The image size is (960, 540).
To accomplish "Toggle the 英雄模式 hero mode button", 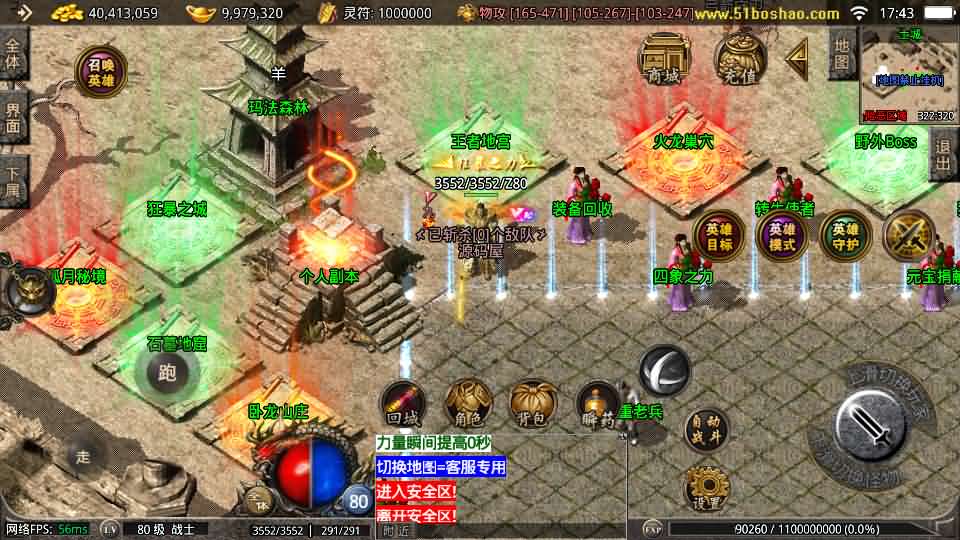I will click(x=781, y=237).
